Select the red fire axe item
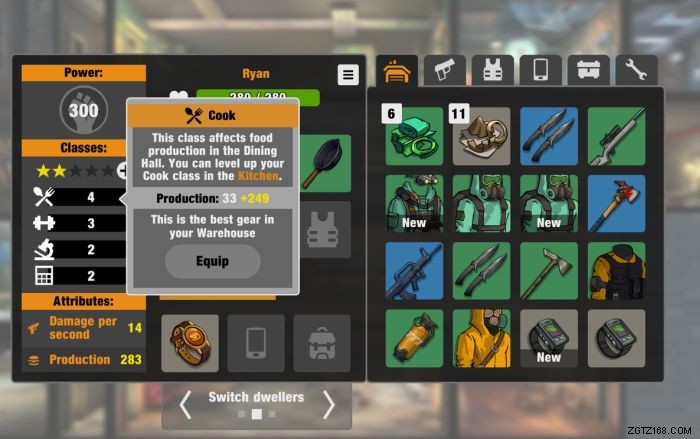 point(616,203)
